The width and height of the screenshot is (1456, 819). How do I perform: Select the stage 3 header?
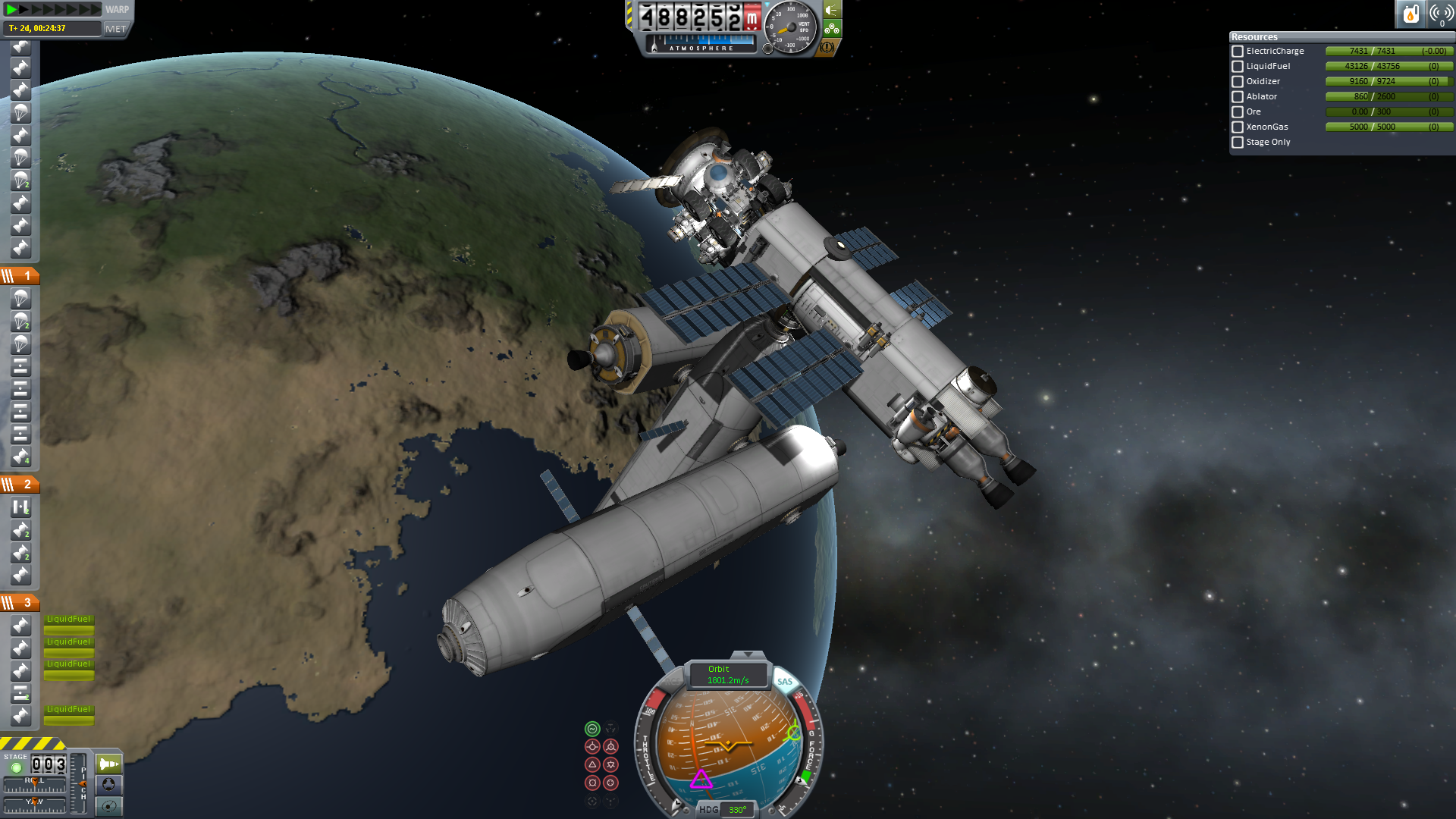click(20, 603)
